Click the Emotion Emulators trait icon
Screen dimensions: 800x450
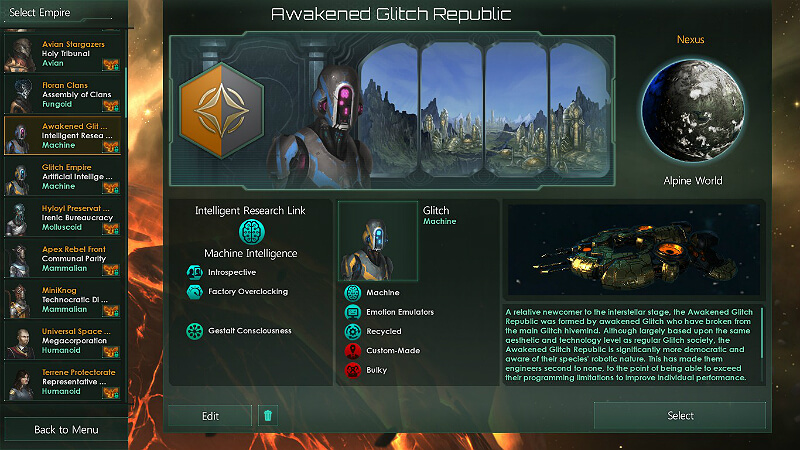pos(352,312)
